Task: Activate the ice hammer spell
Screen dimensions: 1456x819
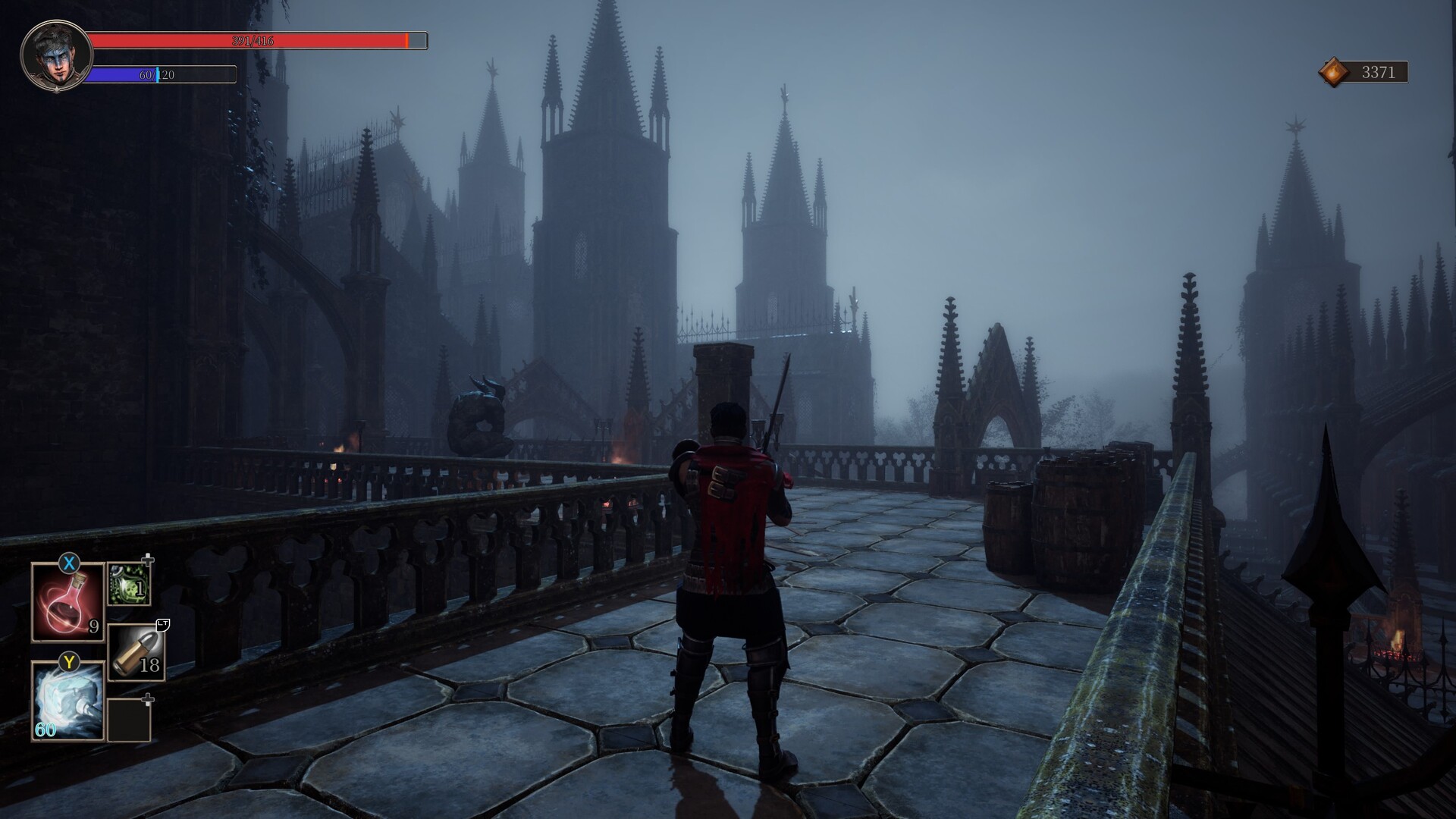Action: (67, 701)
